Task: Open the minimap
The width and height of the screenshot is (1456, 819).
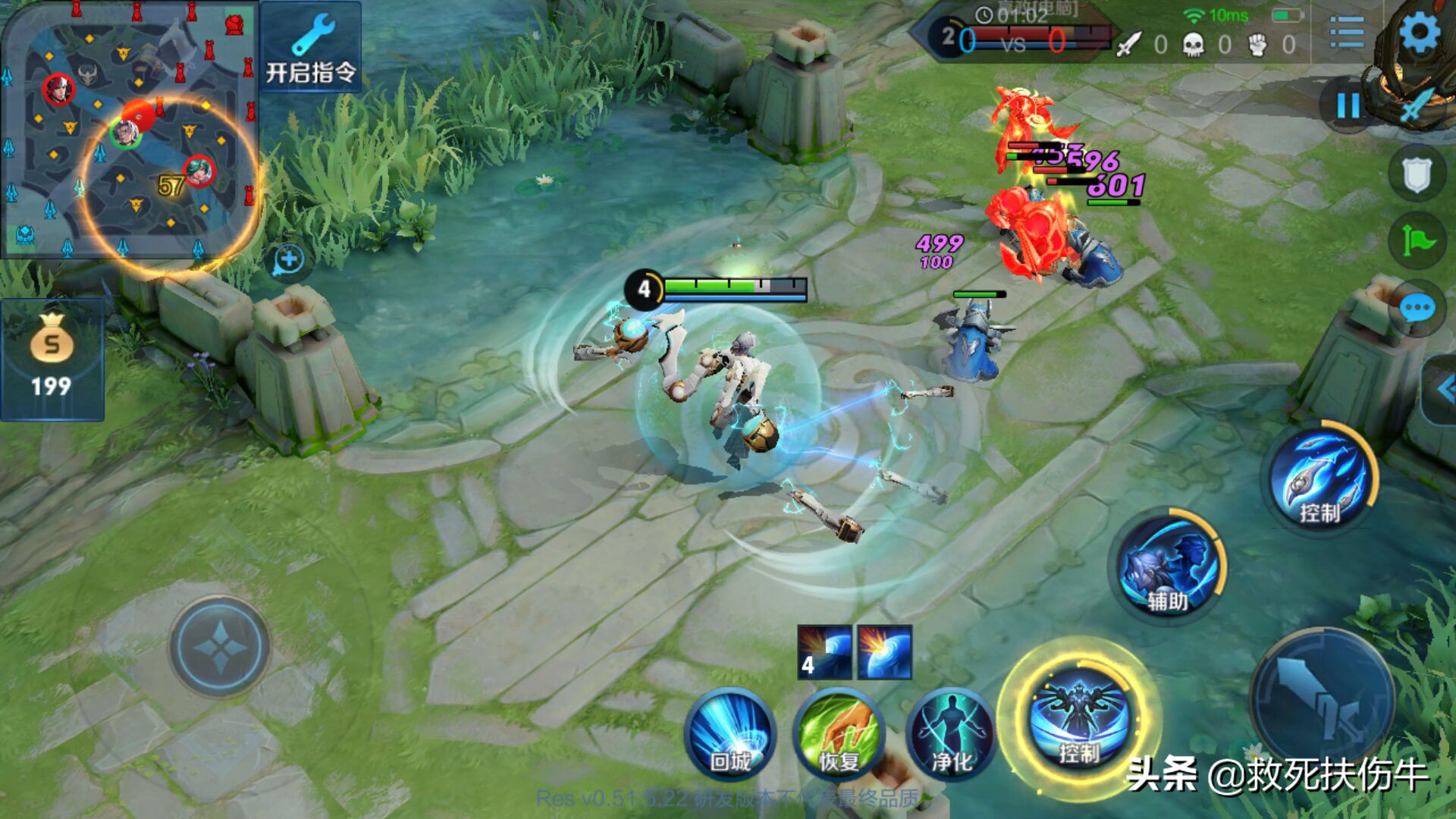Action: 129,129
